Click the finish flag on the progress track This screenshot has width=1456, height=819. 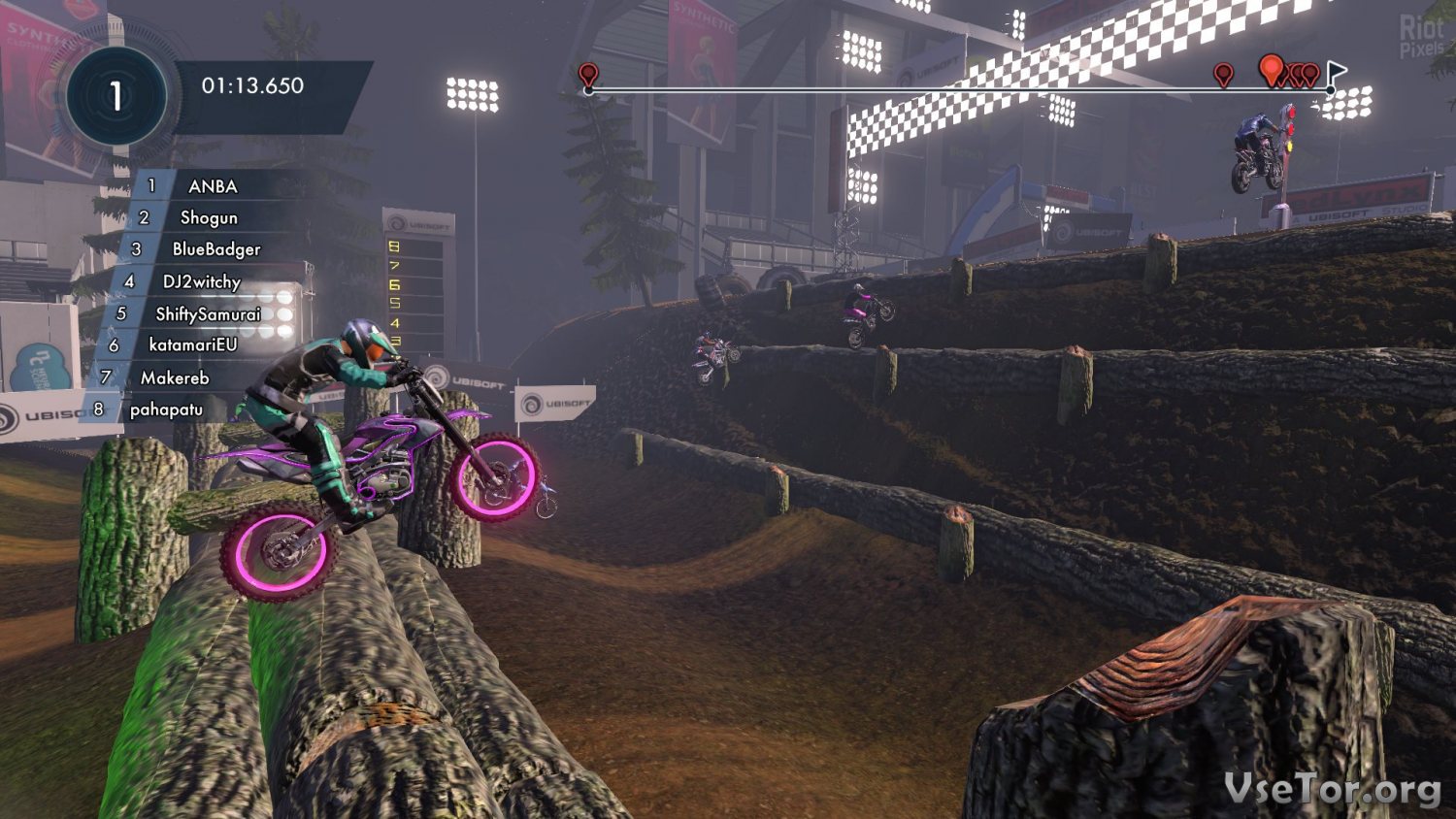coord(1336,73)
